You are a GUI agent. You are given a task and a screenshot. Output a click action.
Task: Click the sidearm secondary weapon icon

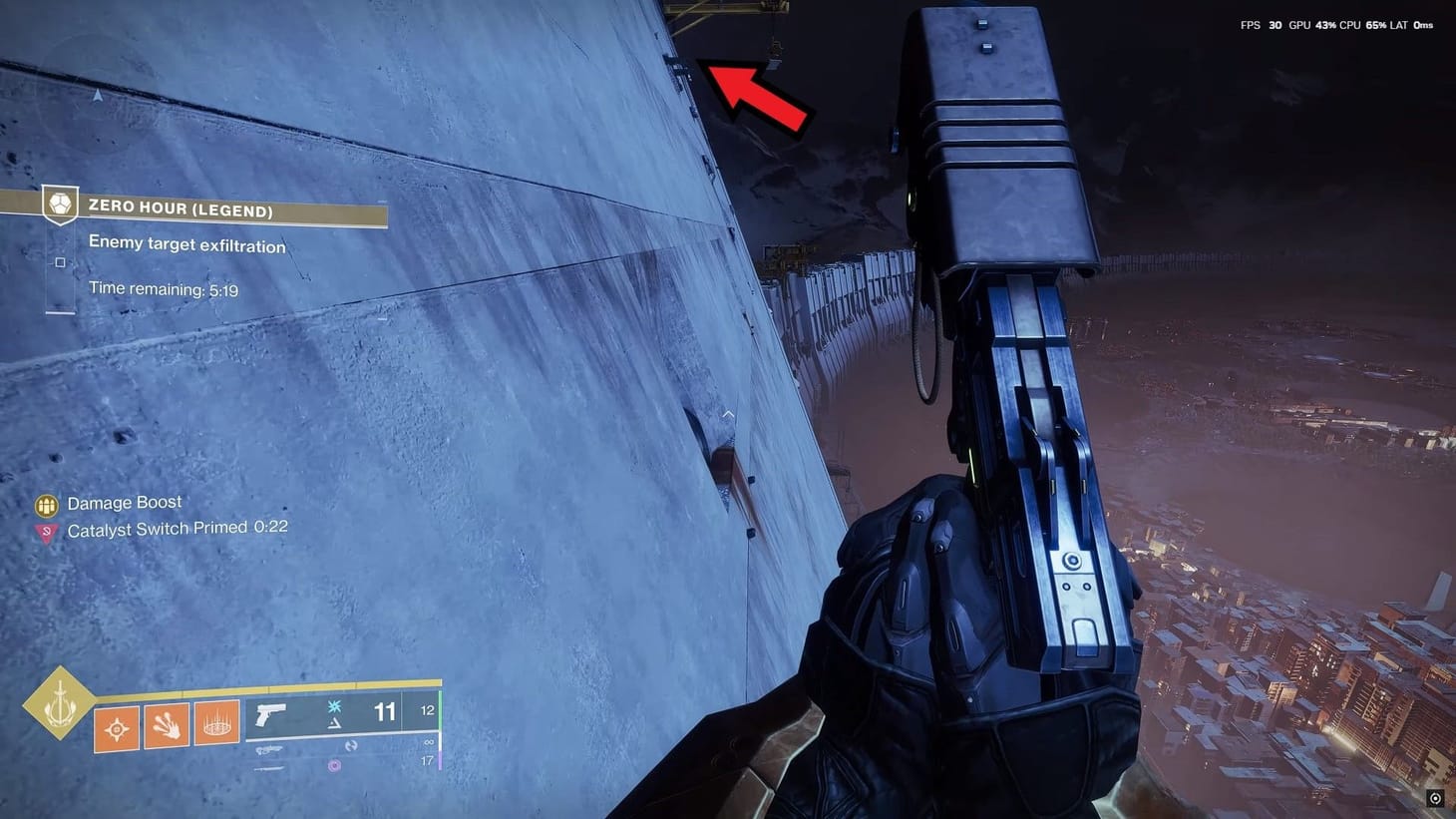click(270, 748)
